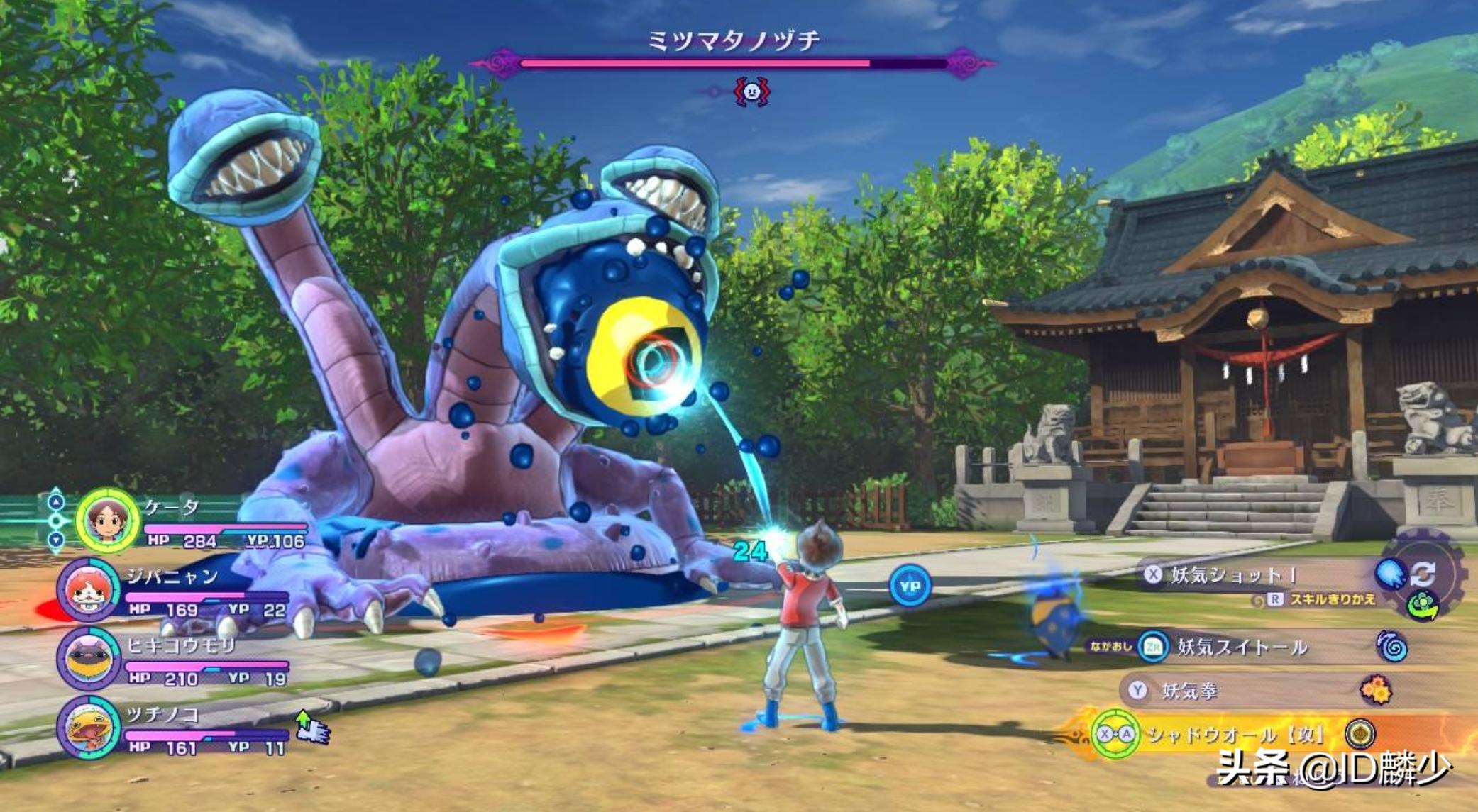The image size is (1478, 812).
Task: Use the 妖気スイトール skill
Action: pos(1242,647)
